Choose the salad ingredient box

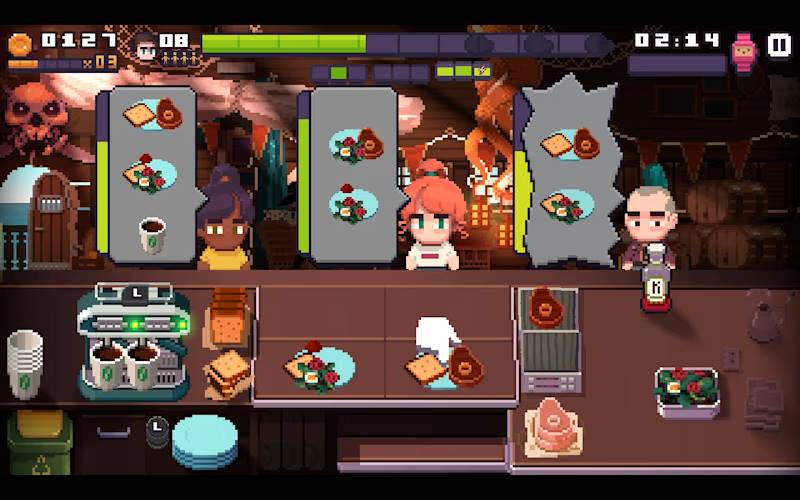(x=687, y=390)
